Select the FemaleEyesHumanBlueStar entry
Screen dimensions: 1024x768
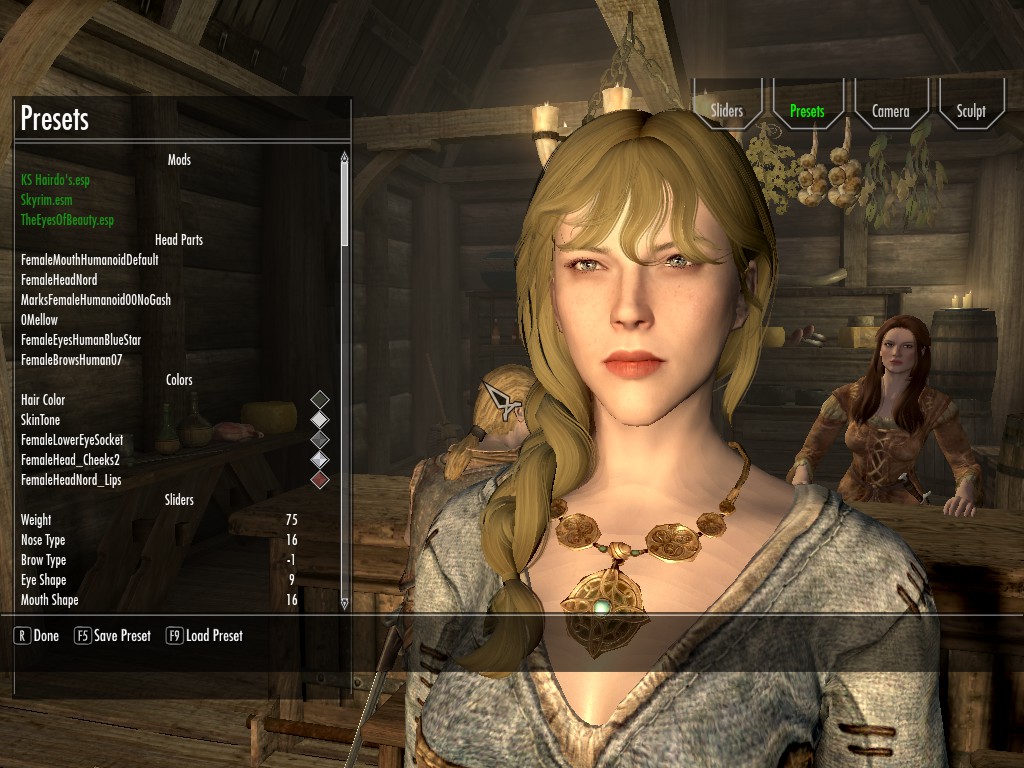[x=81, y=340]
